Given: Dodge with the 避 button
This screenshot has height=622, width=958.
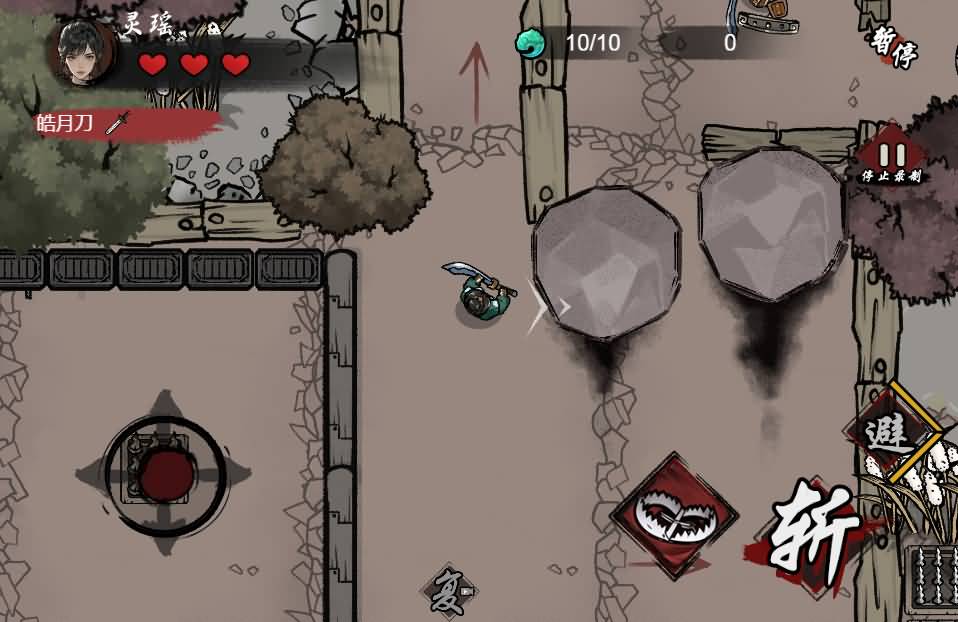Looking at the screenshot, I should click(890, 432).
